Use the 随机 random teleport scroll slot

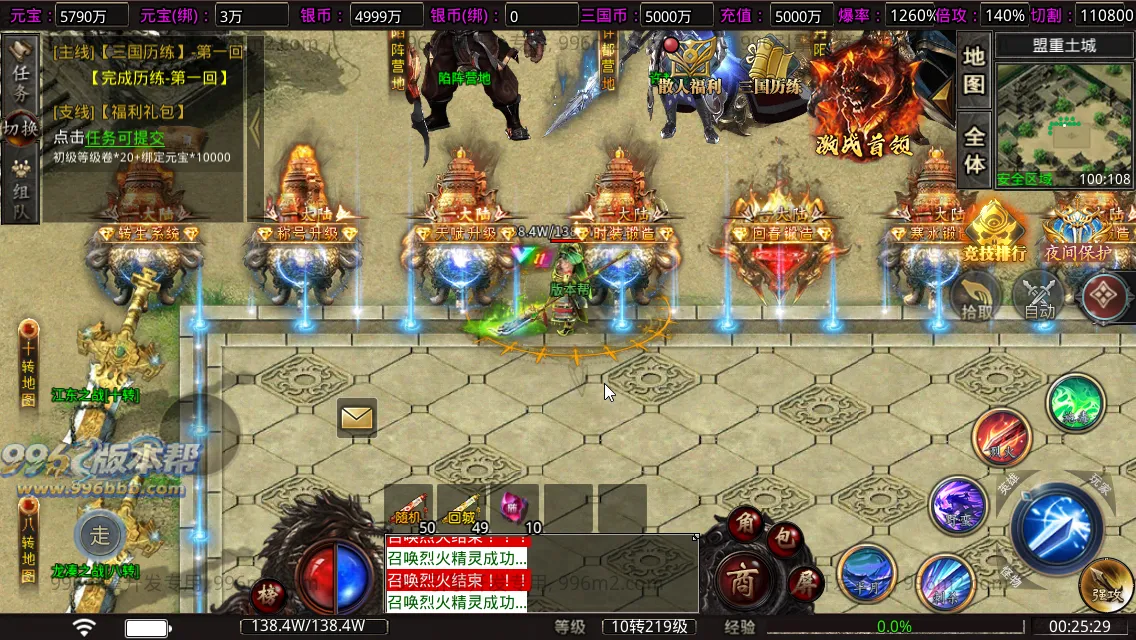click(x=410, y=508)
